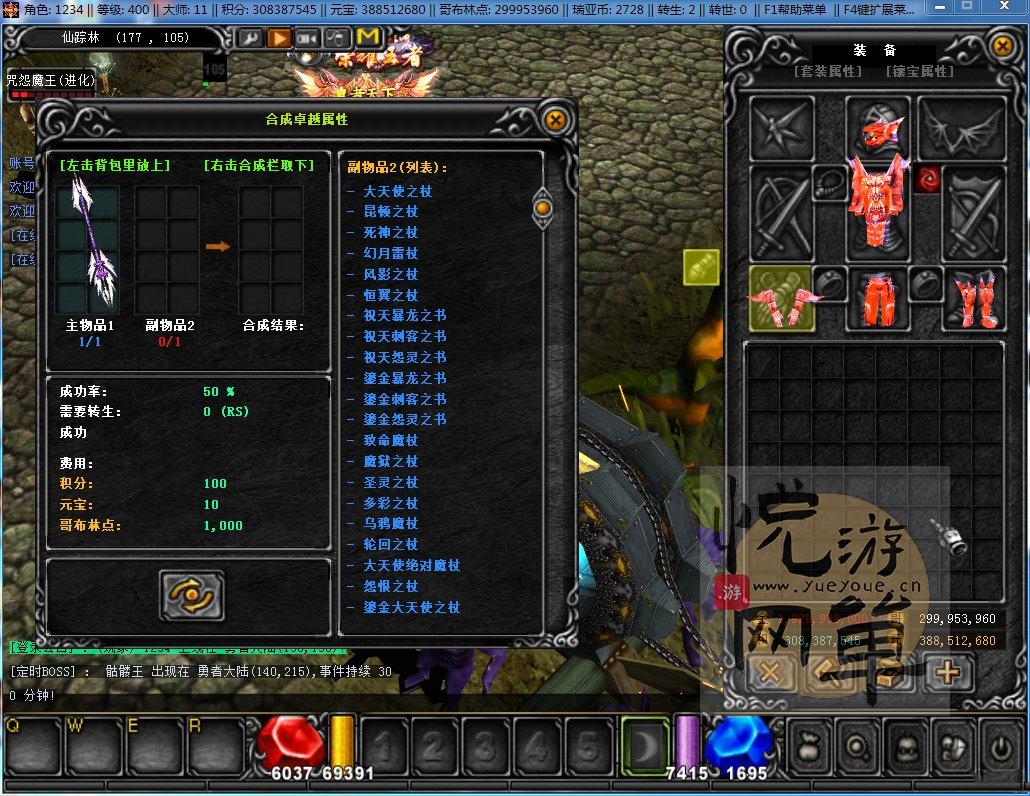Close the 合成卓越属性 synthesis window
Image resolution: width=1030 pixels, height=796 pixels.
coord(555,120)
